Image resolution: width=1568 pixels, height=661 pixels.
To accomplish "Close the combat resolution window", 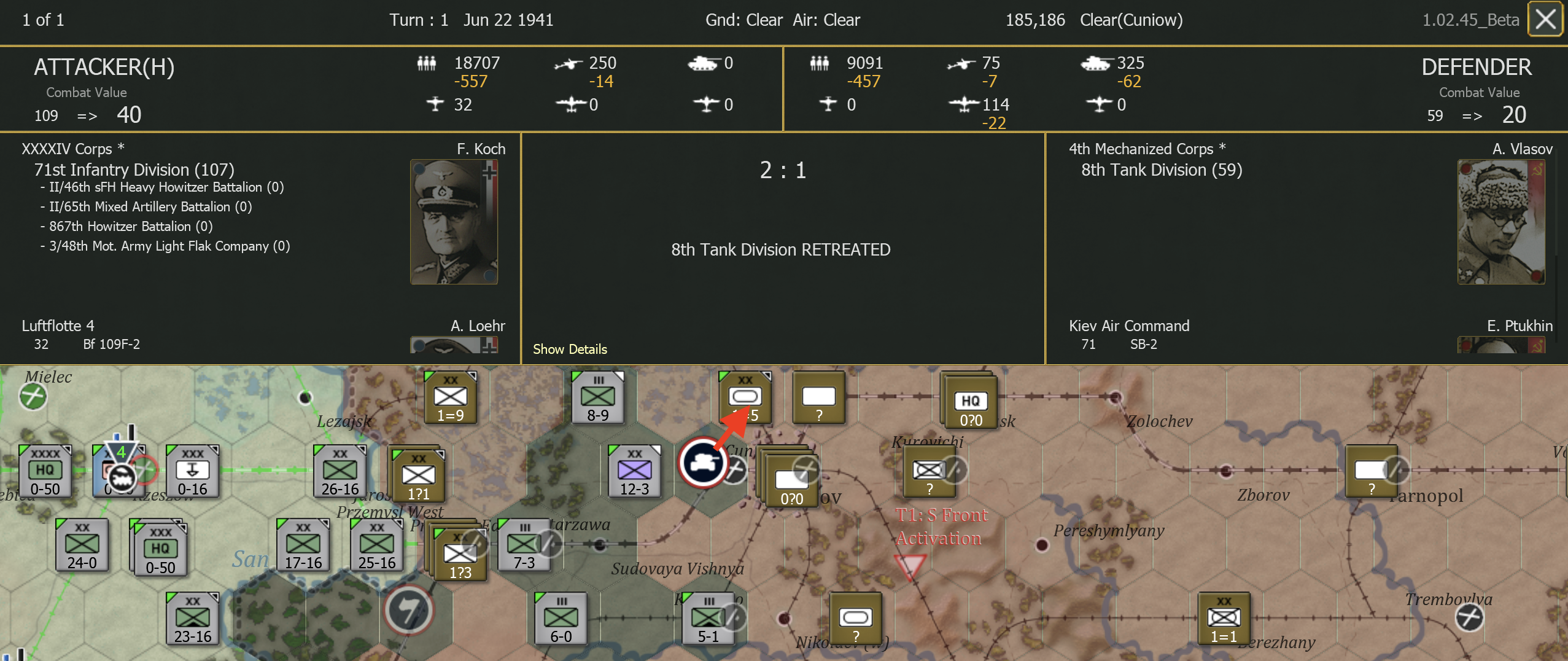I will 1545,19.
